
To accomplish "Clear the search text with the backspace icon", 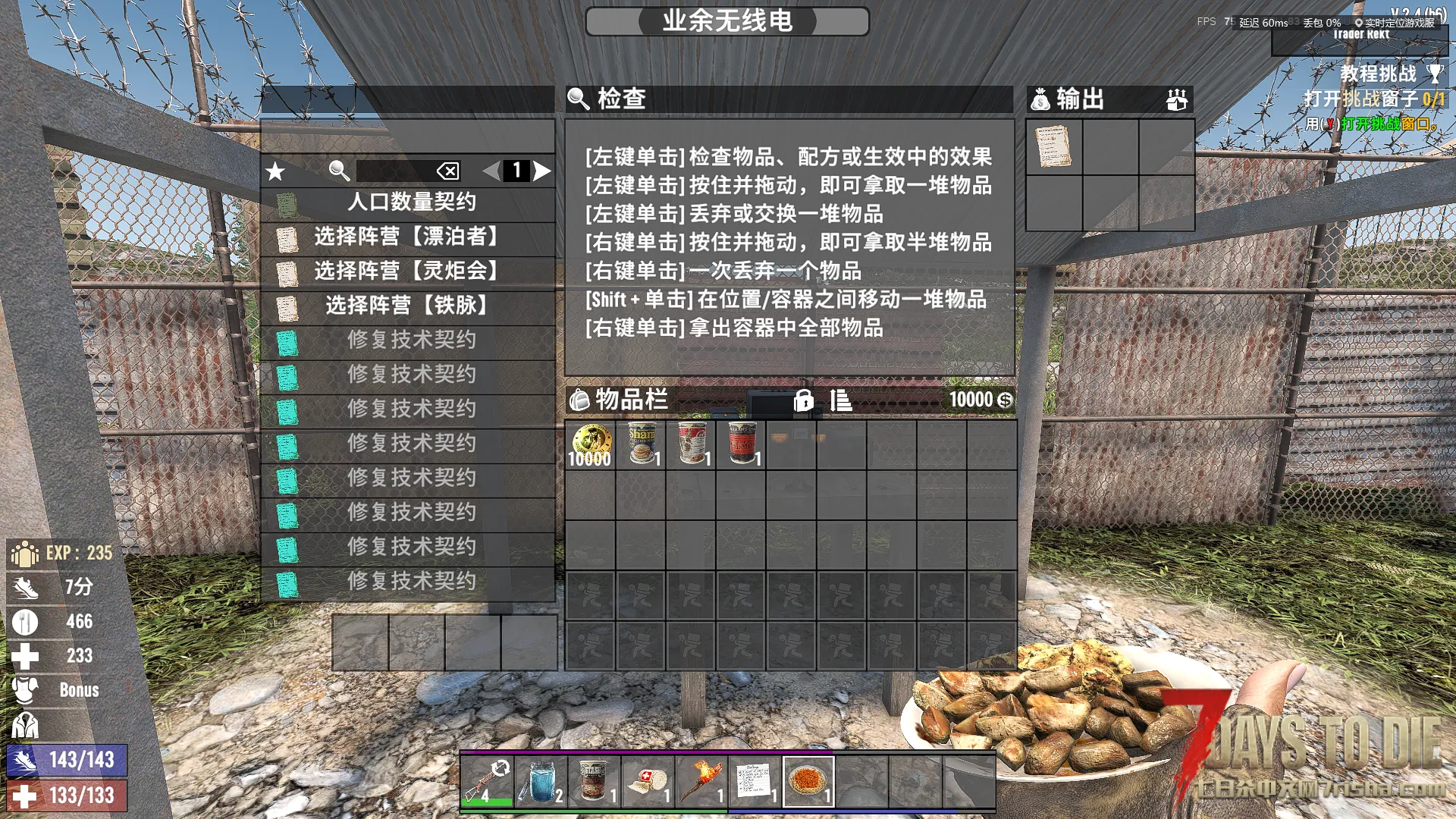I will (x=448, y=171).
